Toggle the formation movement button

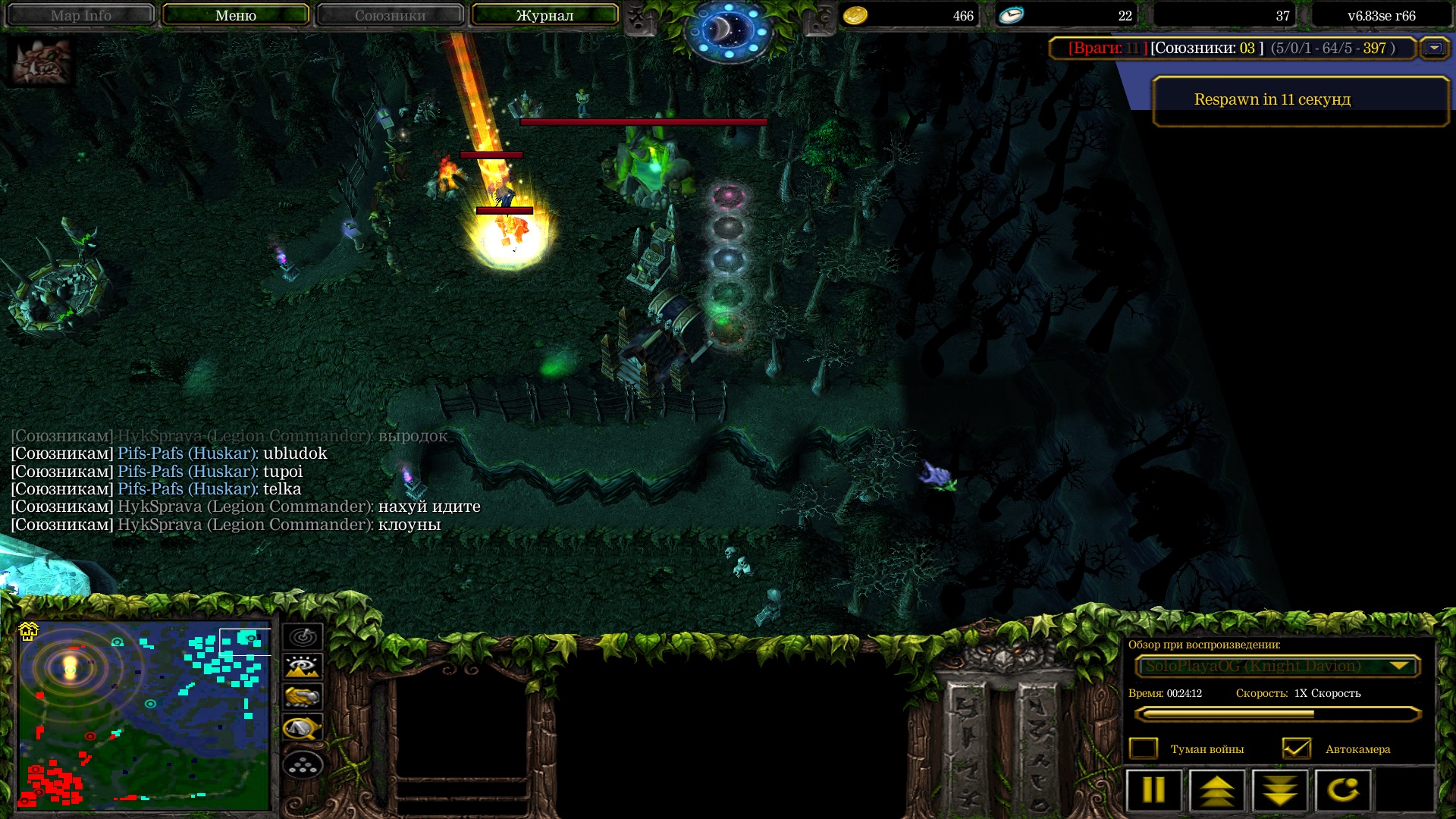pos(303,765)
